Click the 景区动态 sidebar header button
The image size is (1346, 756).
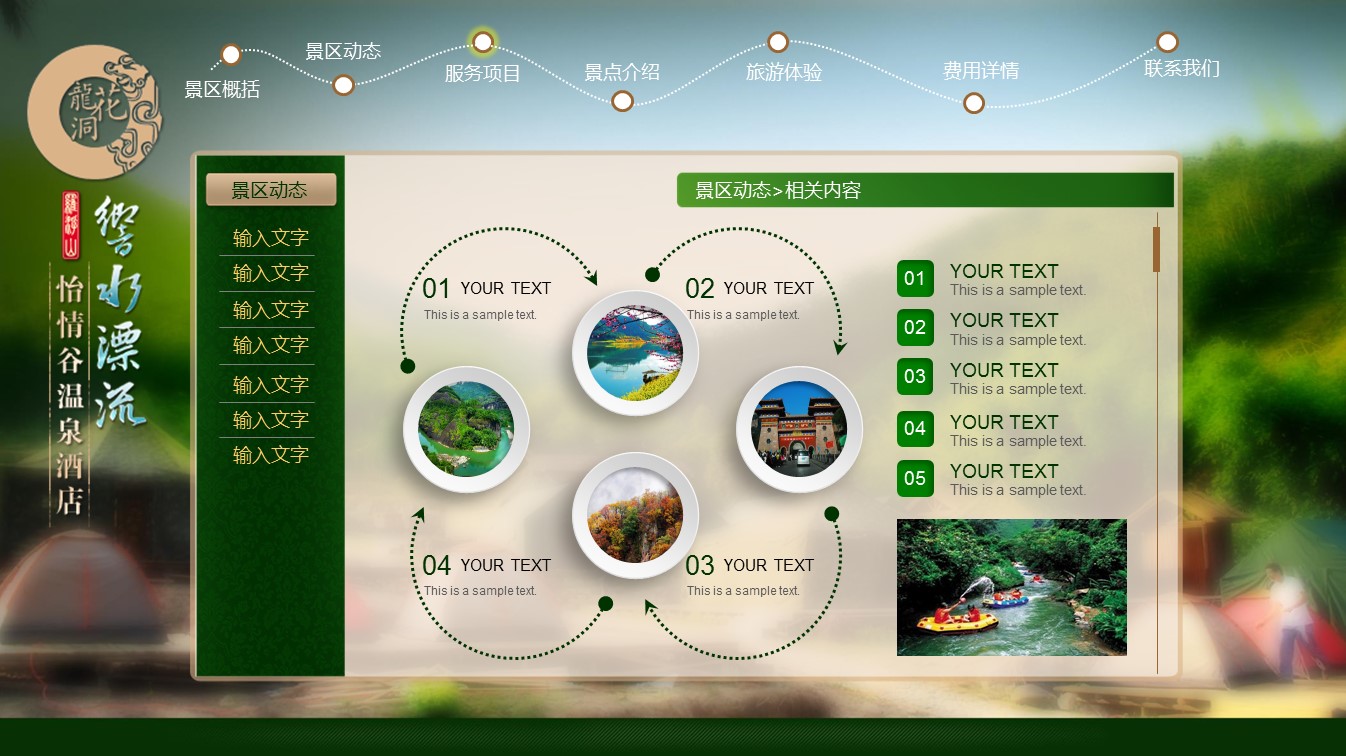point(270,190)
